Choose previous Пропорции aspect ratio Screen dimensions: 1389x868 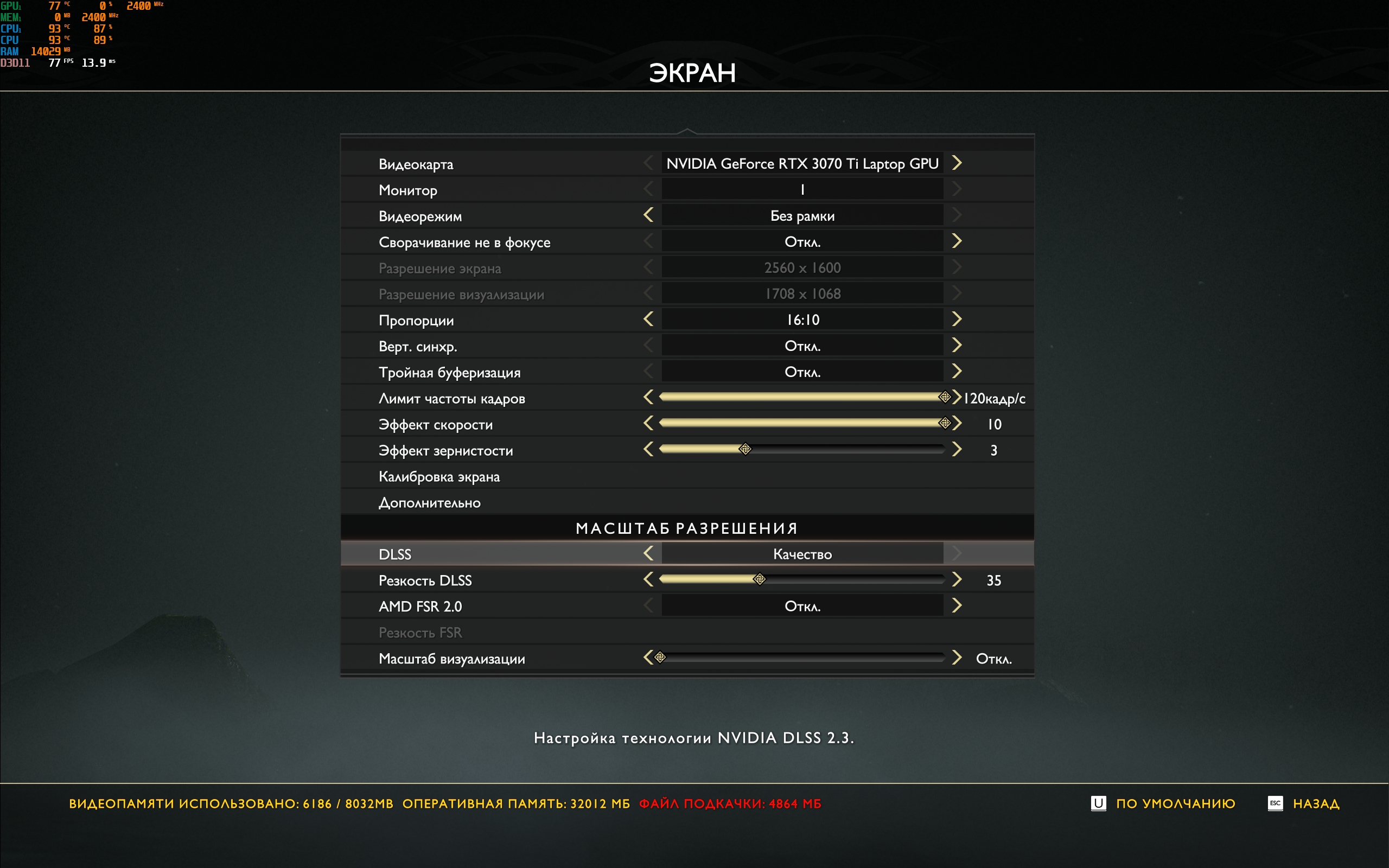tap(648, 319)
